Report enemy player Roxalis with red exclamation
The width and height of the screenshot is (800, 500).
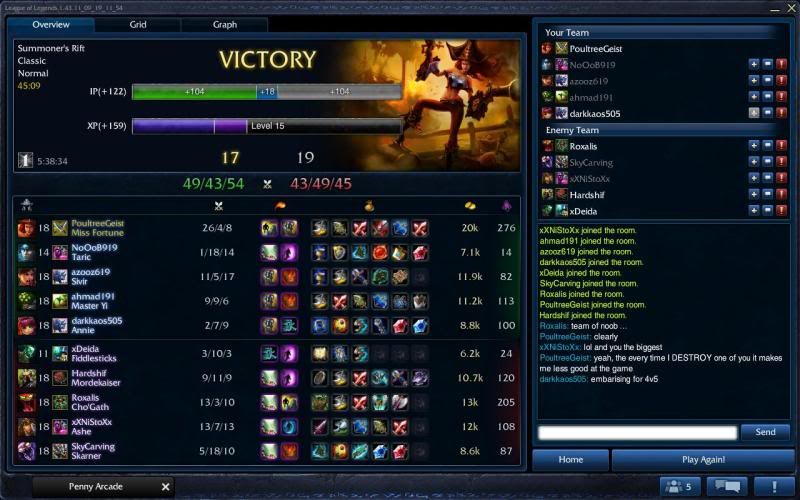[x=782, y=146]
